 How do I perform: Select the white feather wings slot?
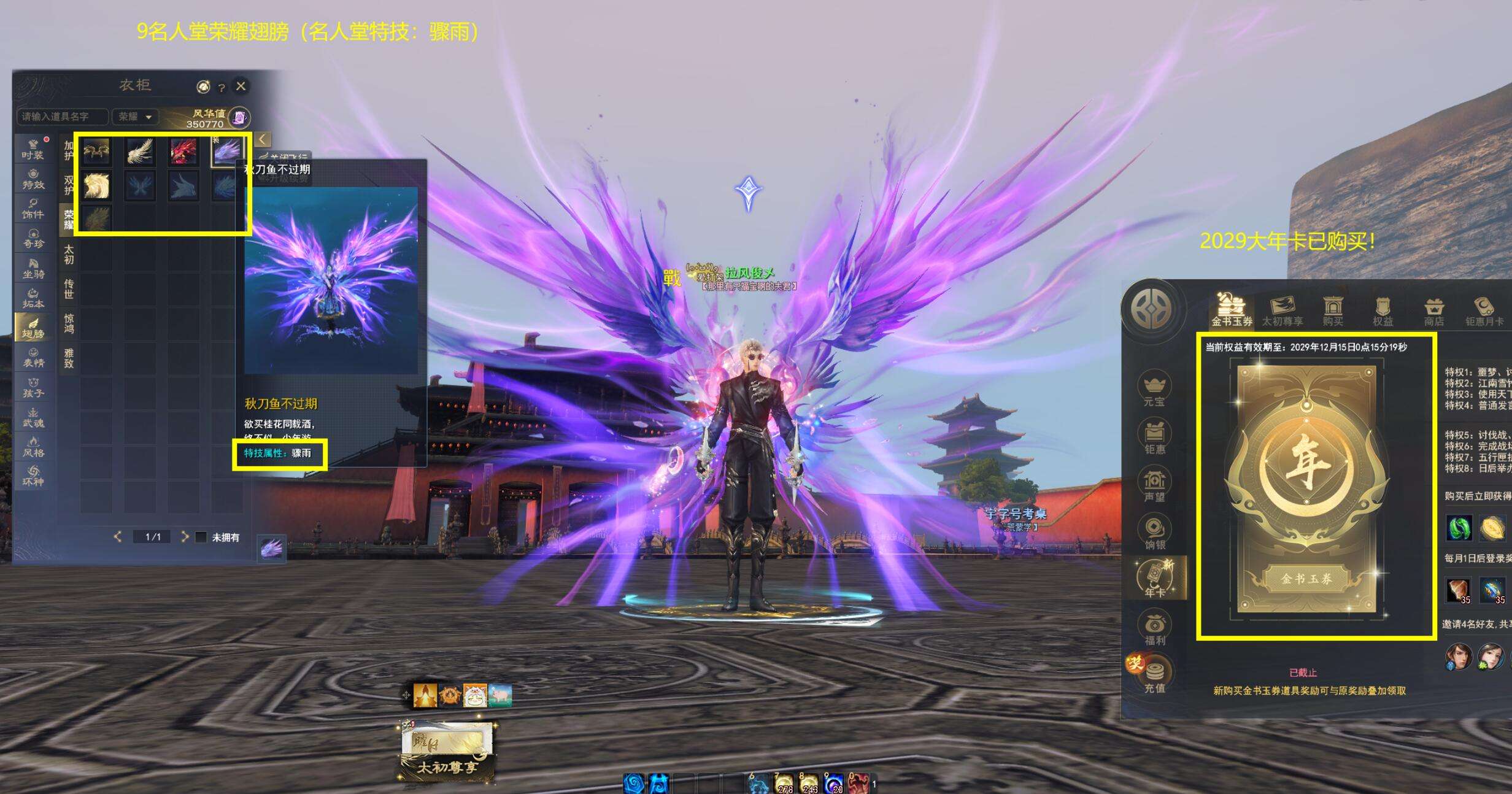click(140, 152)
